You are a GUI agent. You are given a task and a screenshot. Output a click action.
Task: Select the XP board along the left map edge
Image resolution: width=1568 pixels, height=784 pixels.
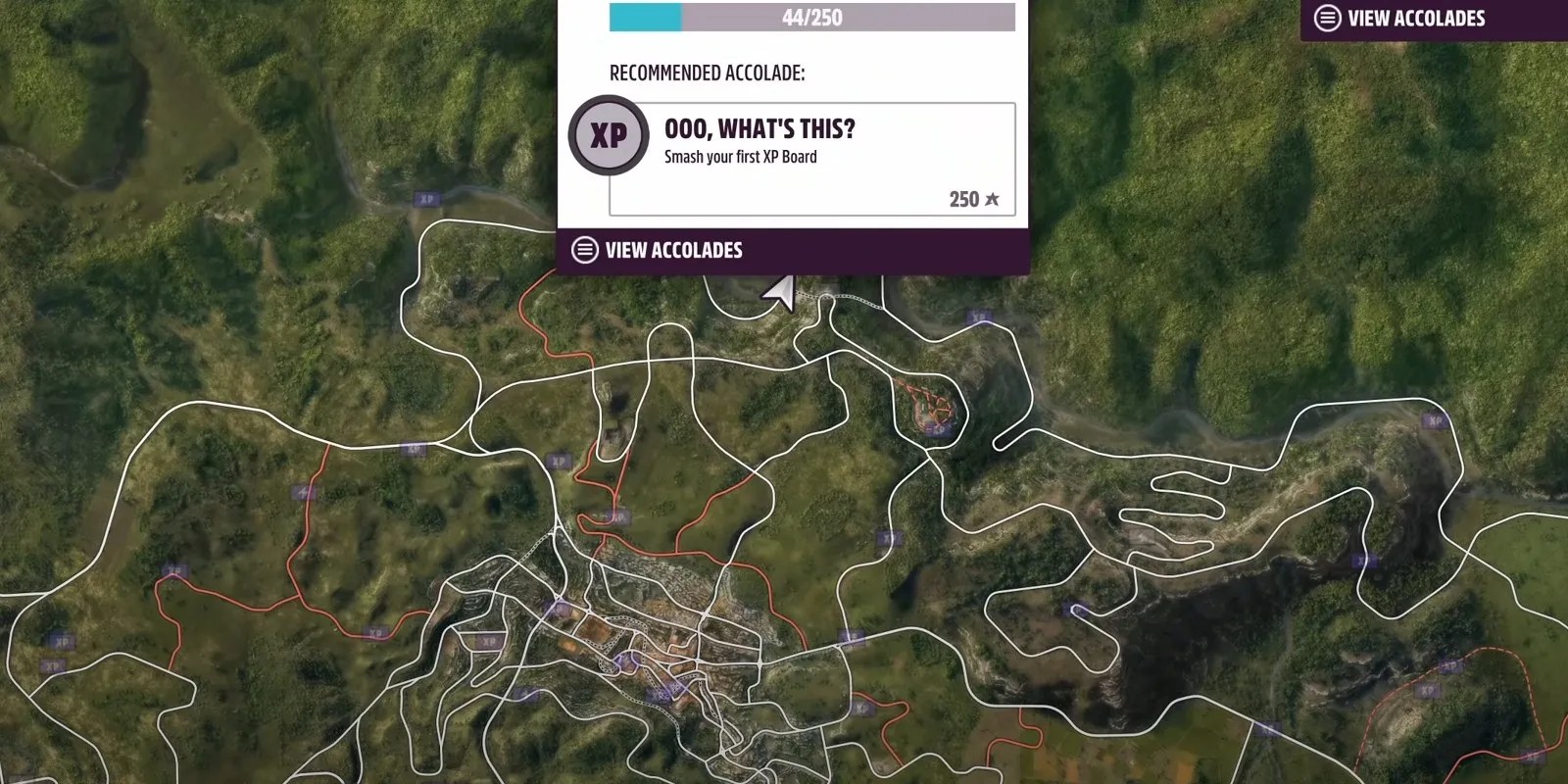tap(61, 642)
